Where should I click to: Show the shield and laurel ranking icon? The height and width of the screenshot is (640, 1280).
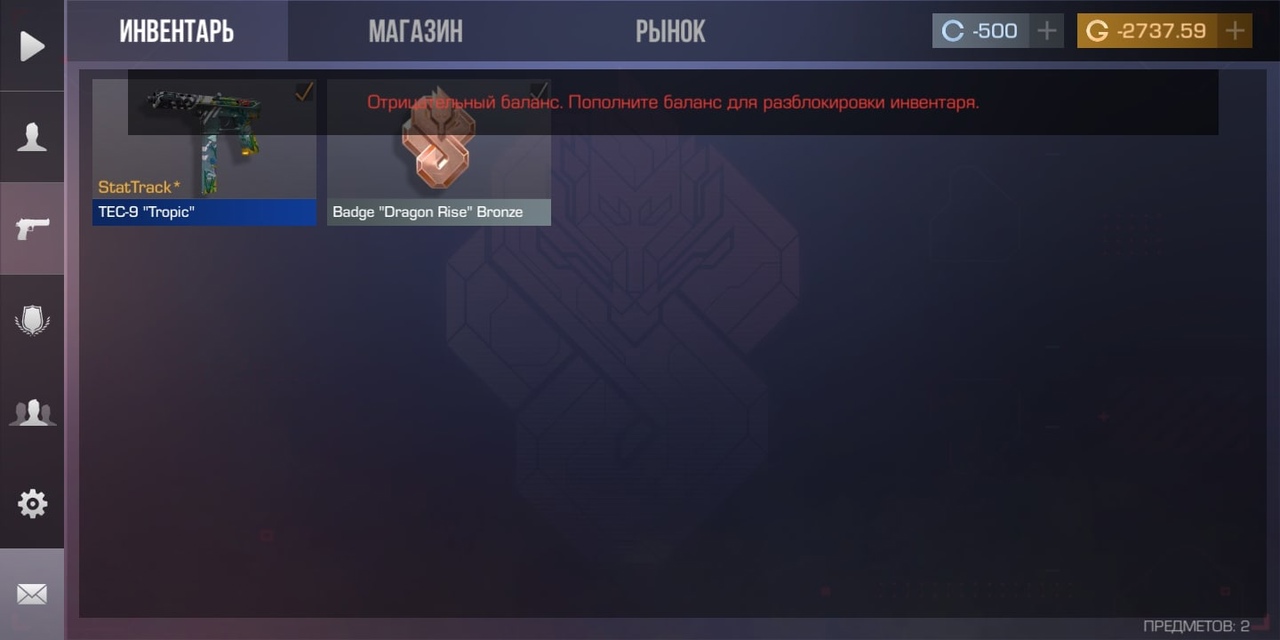pyautogui.click(x=32, y=320)
